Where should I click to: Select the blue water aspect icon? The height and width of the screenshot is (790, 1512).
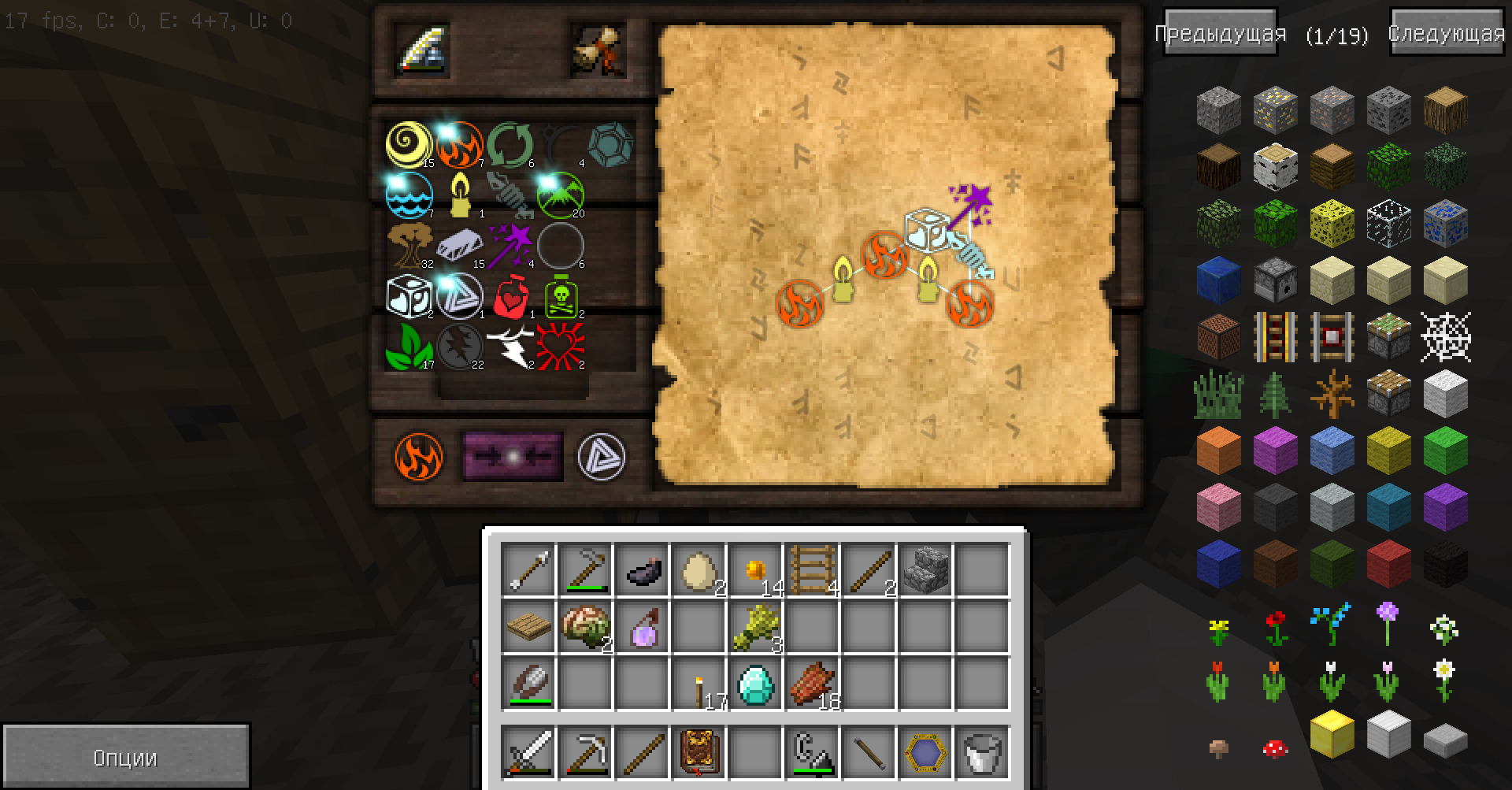409,194
